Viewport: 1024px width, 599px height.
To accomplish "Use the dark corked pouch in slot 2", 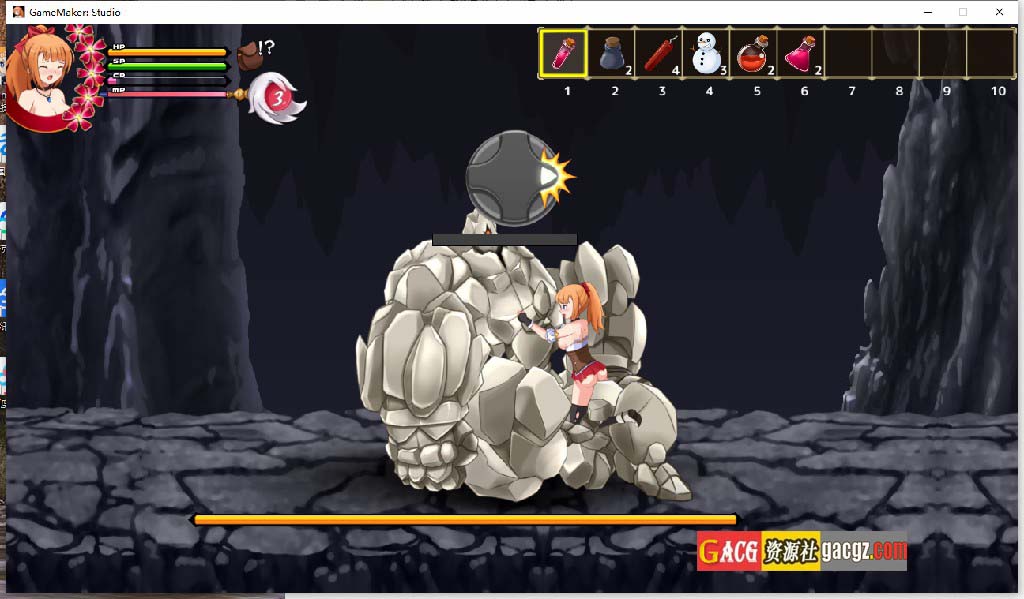I will click(x=612, y=53).
